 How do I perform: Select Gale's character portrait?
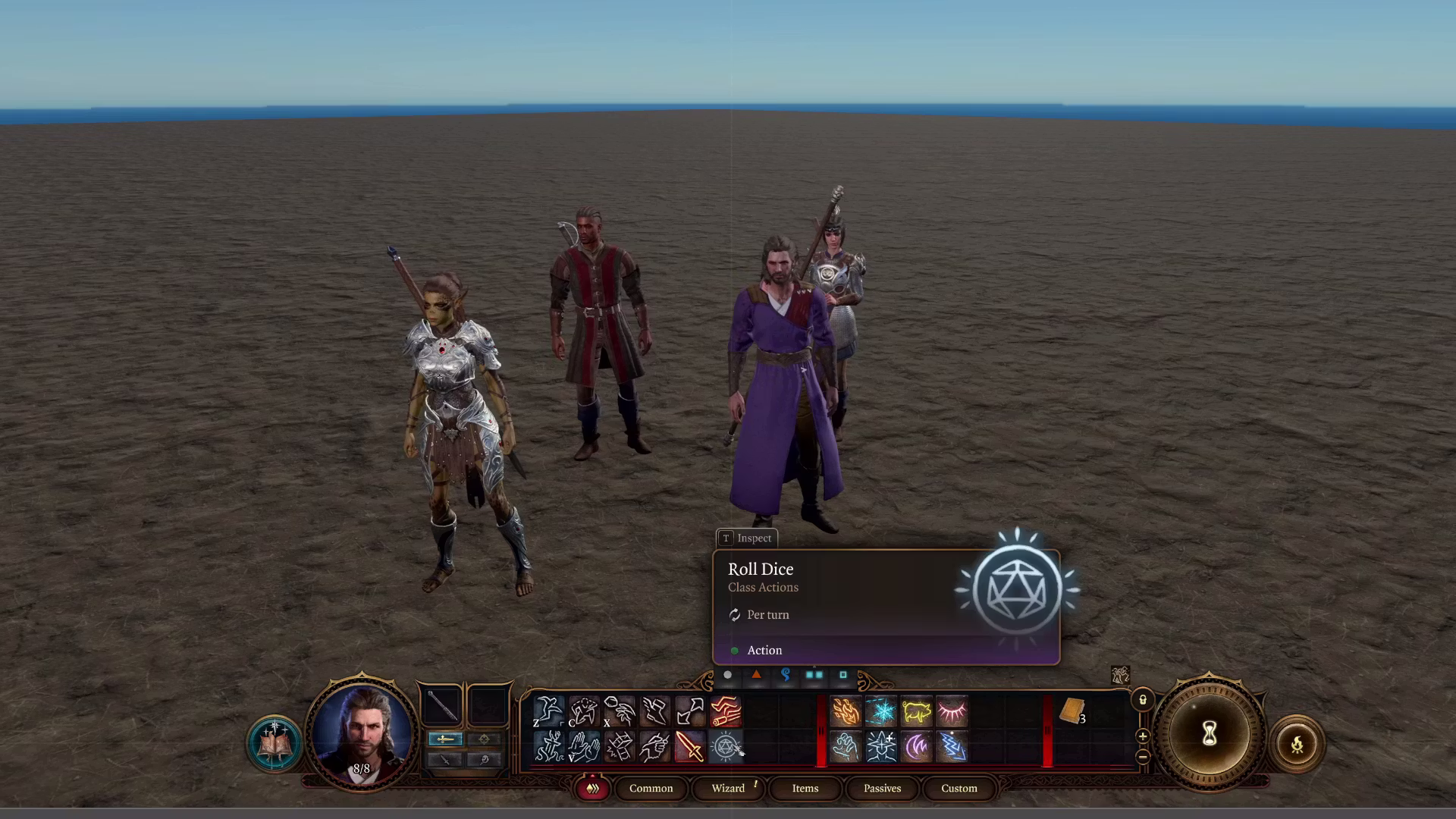[362, 732]
